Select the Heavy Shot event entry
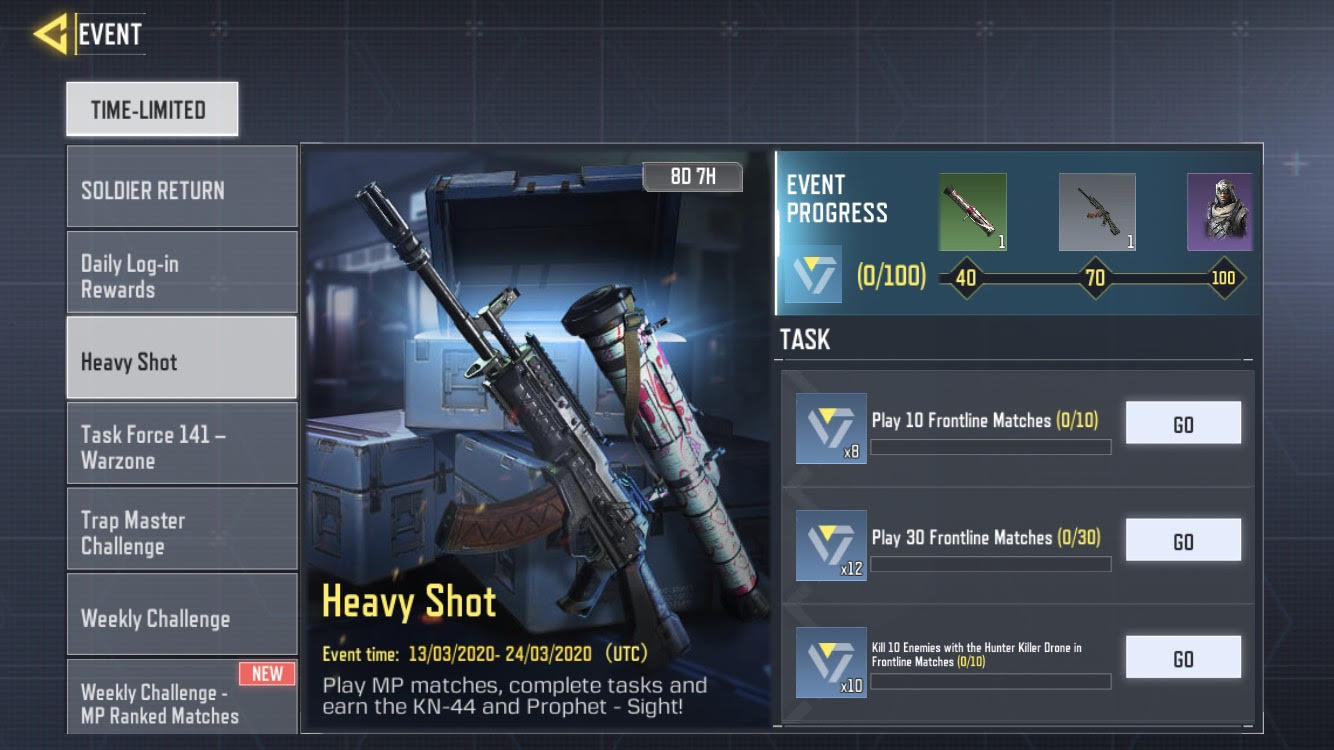This screenshot has width=1334, height=750. [x=182, y=360]
